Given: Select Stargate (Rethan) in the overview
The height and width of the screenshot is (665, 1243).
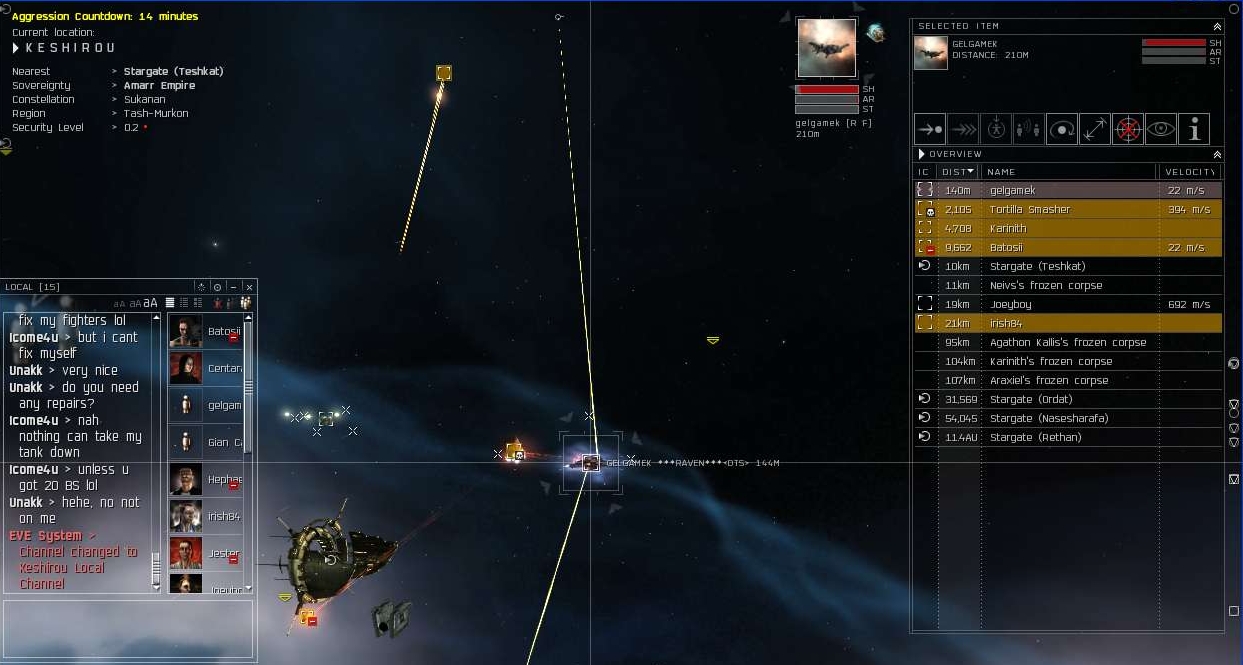Looking at the screenshot, I should [x=1035, y=438].
